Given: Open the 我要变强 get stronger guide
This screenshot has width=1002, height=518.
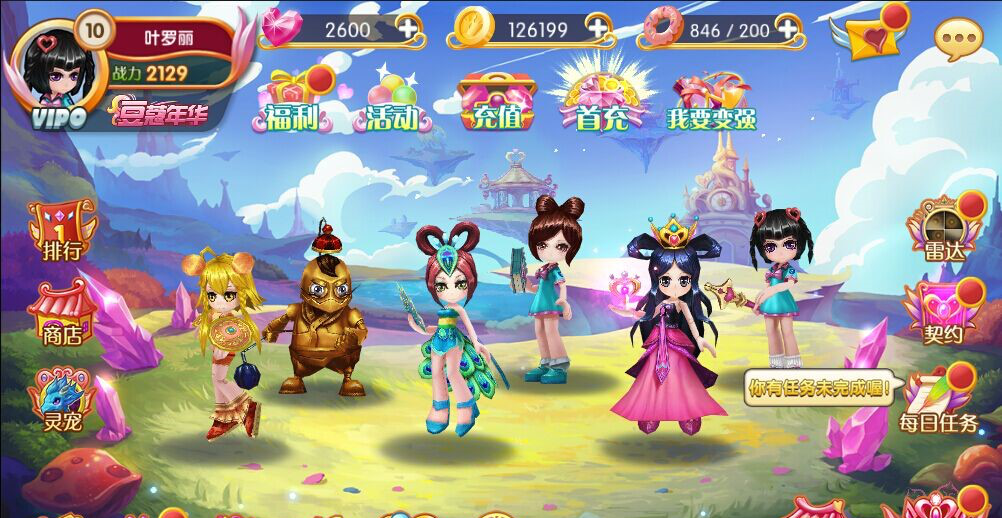Looking at the screenshot, I should pyautogui.click(x=711, y=102).
